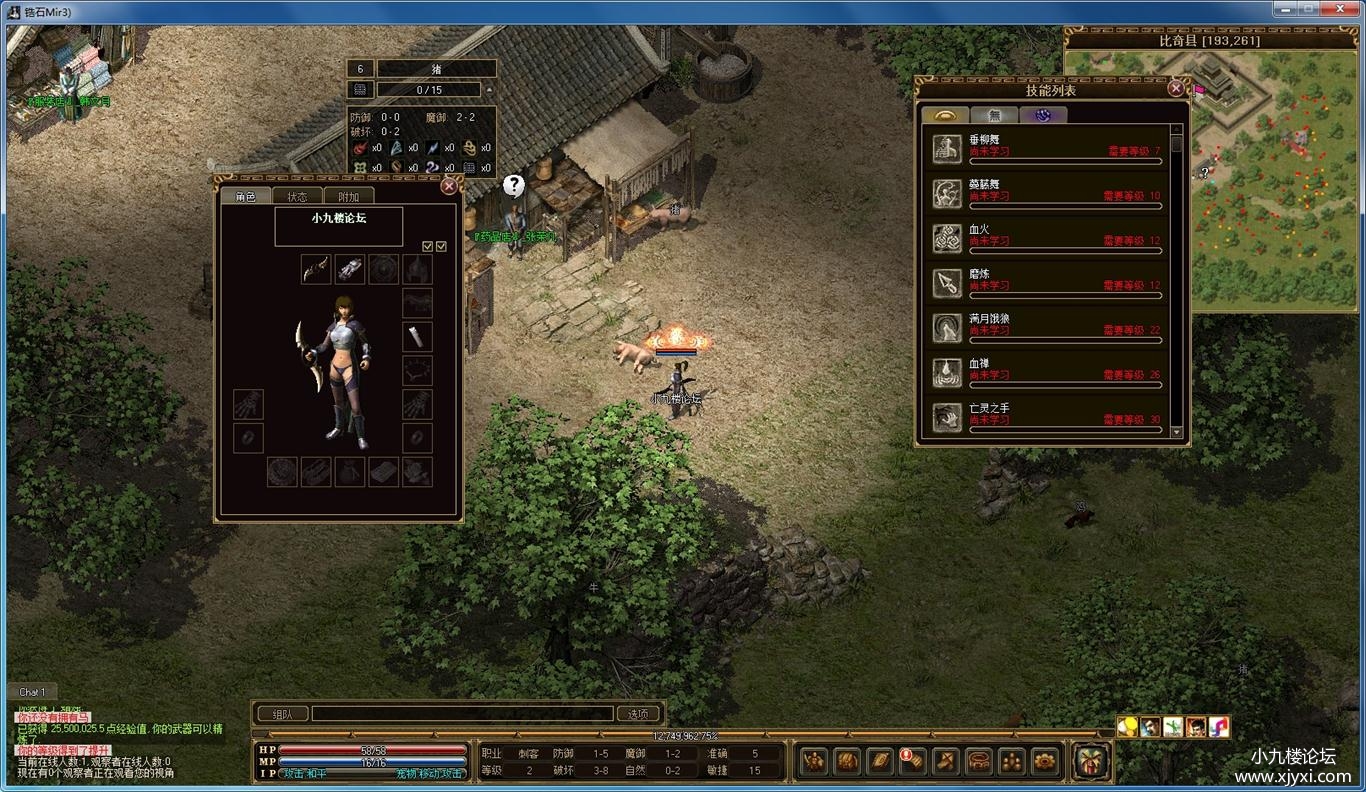The image size is (1366, 792).
Task: Click the gear settings icon in bottom bar
Action: 1045,761
